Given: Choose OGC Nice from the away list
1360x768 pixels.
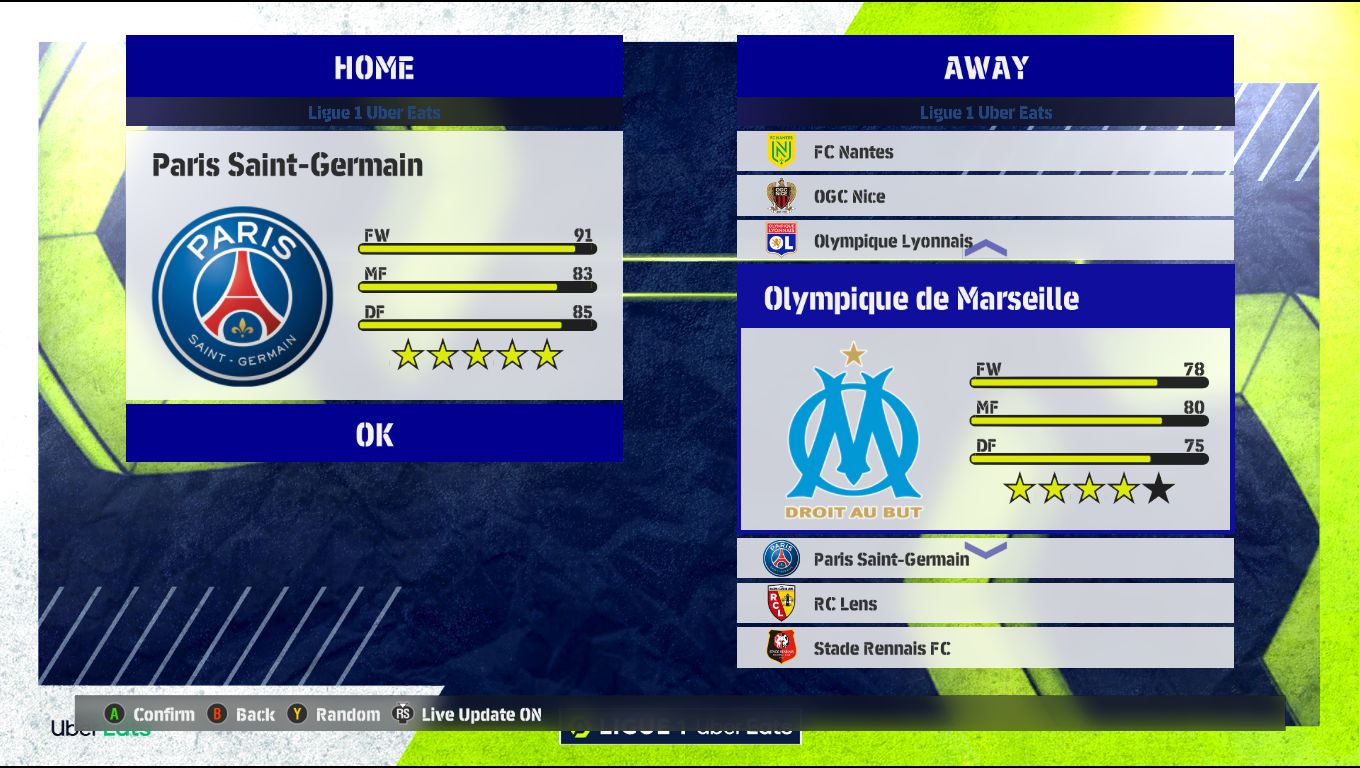Looking at the screenshot, I should (x=985, y=196).
